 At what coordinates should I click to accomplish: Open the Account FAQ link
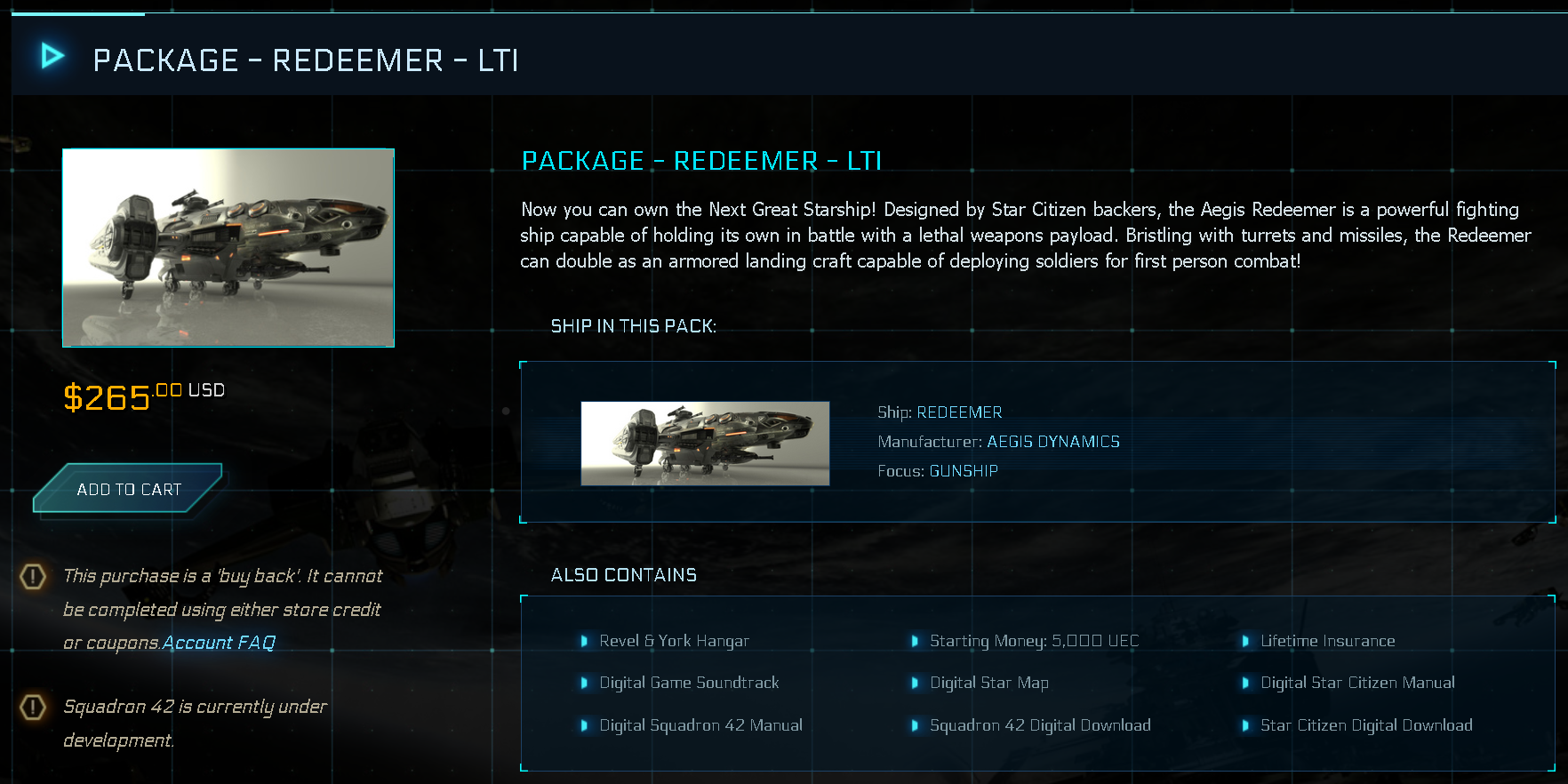(x=218, y=642)
